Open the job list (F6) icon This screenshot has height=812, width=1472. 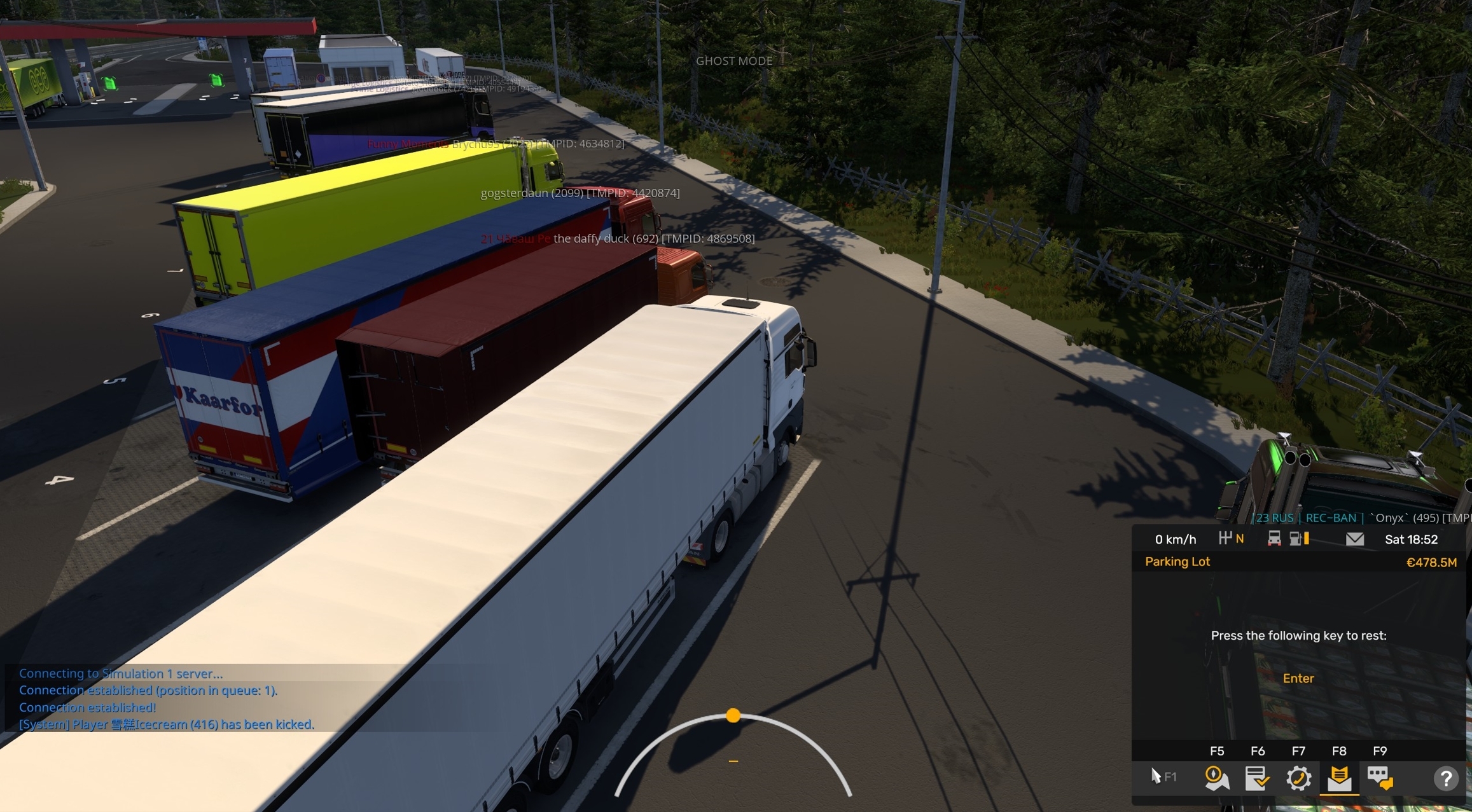pyautogui.click(x=1258, y=778)
